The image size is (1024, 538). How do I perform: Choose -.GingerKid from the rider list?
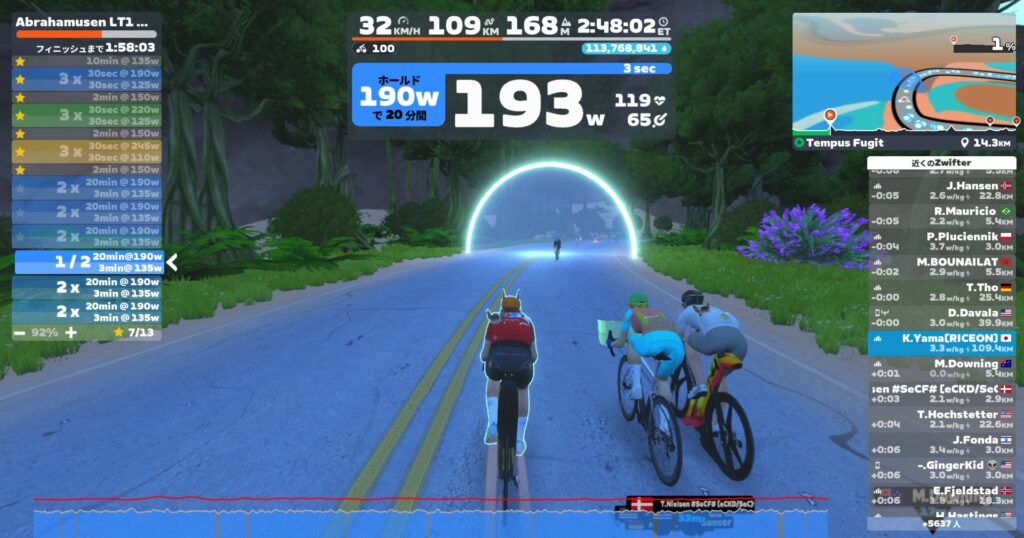tap(940, 470)
